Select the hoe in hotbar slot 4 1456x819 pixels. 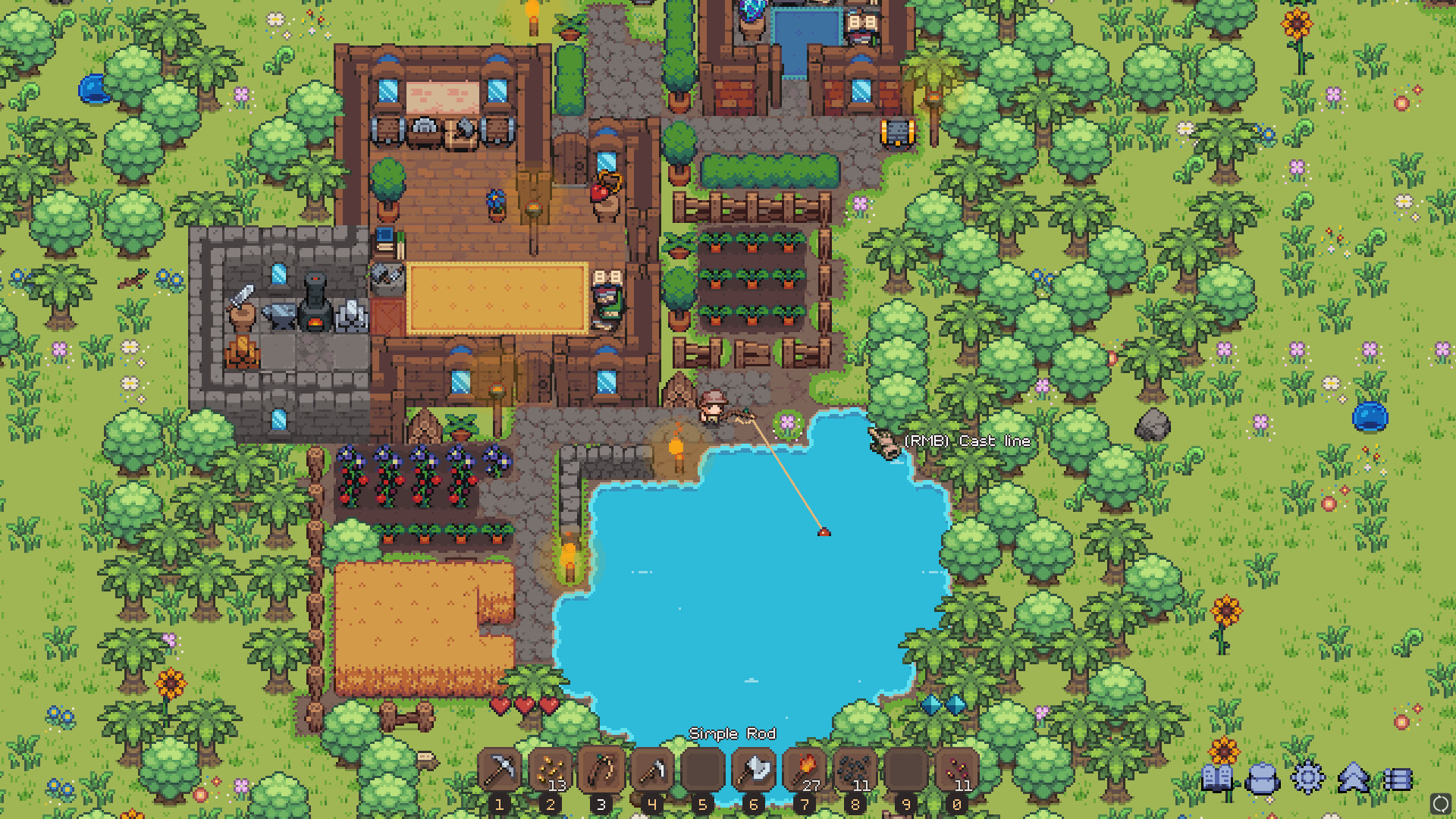click(652, 772)
